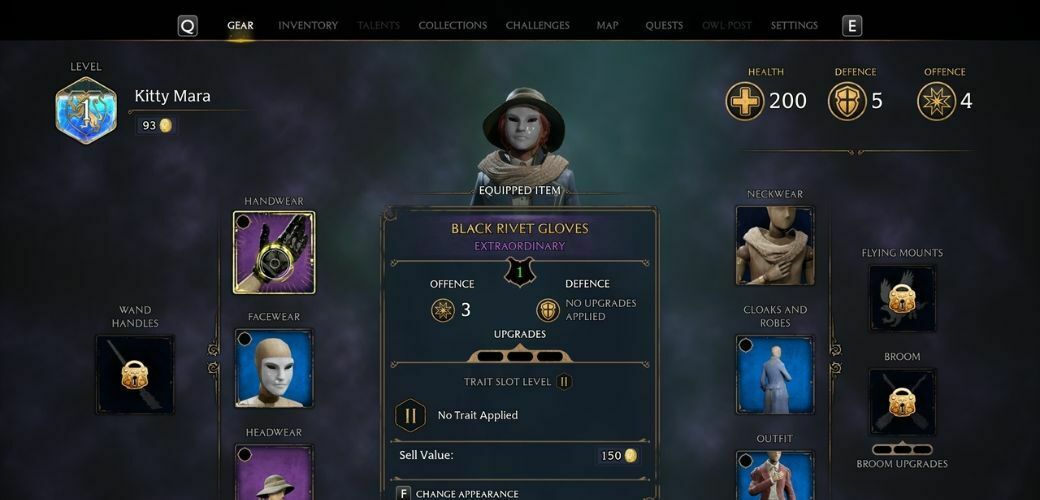Go to the Challenges tab
Screen dimensions: 1040x500
tap(537, 25)
